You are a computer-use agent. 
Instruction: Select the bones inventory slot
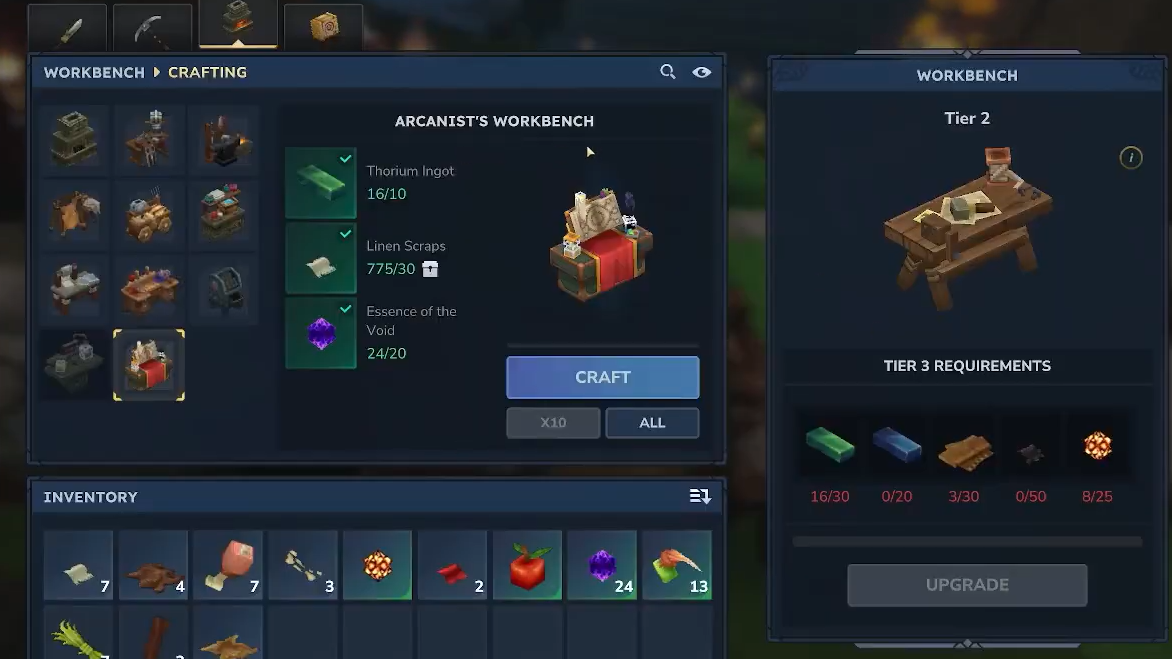[x=302, y=565]
